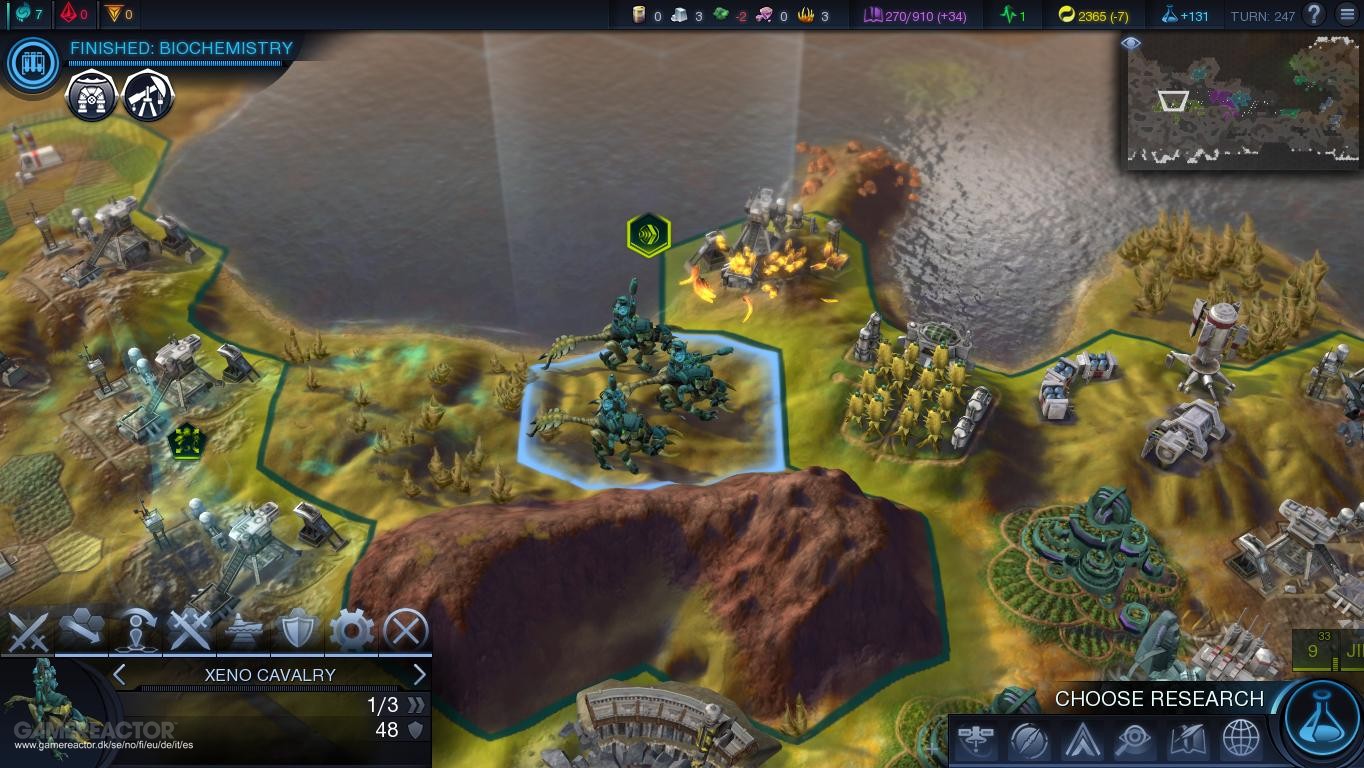The image size is (1364, 768).
Task: Click the Finished: Biochemistry notification banner
Action: click(180, 47)
